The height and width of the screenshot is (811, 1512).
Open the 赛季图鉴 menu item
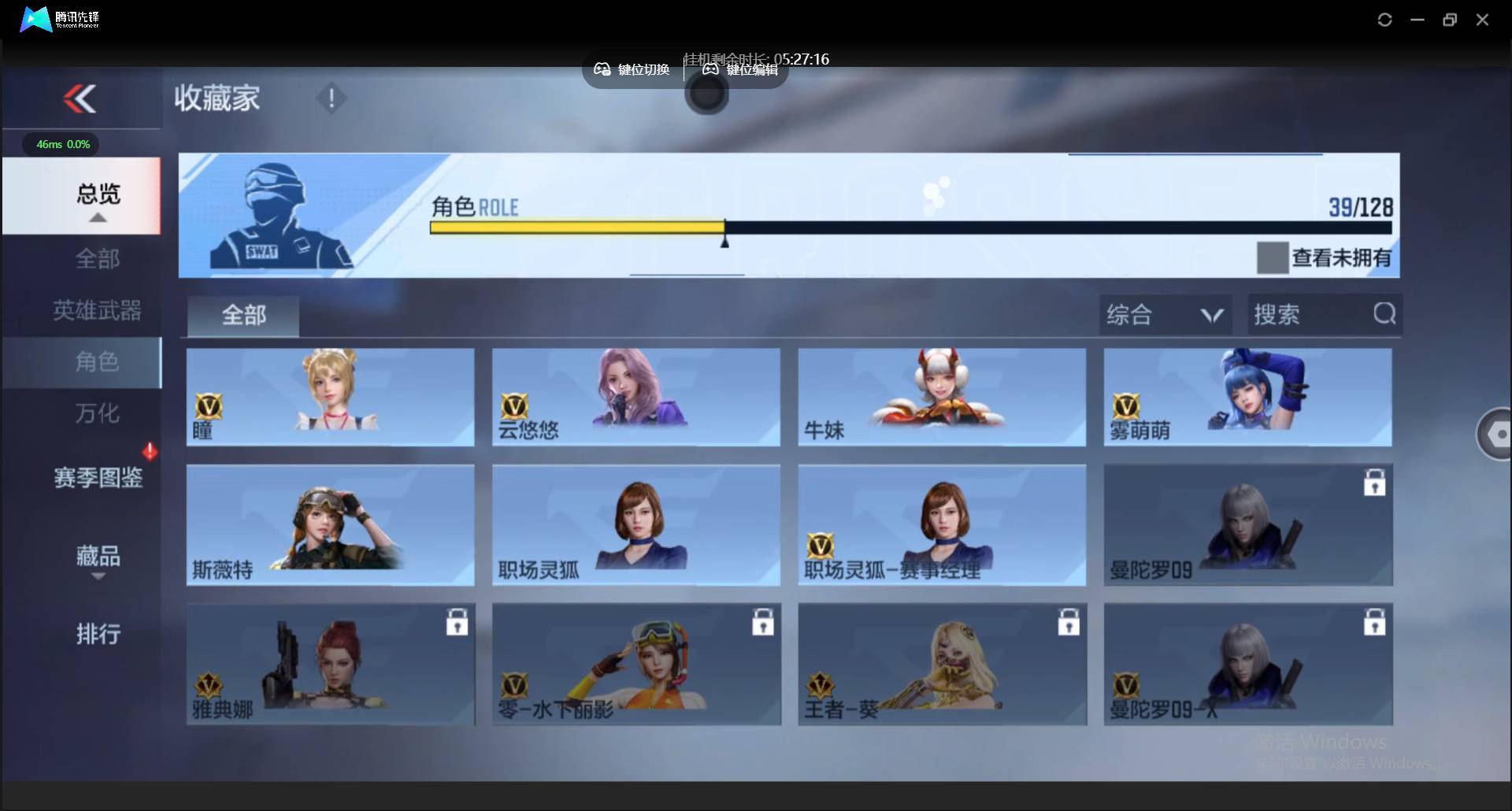coord(98,477)
